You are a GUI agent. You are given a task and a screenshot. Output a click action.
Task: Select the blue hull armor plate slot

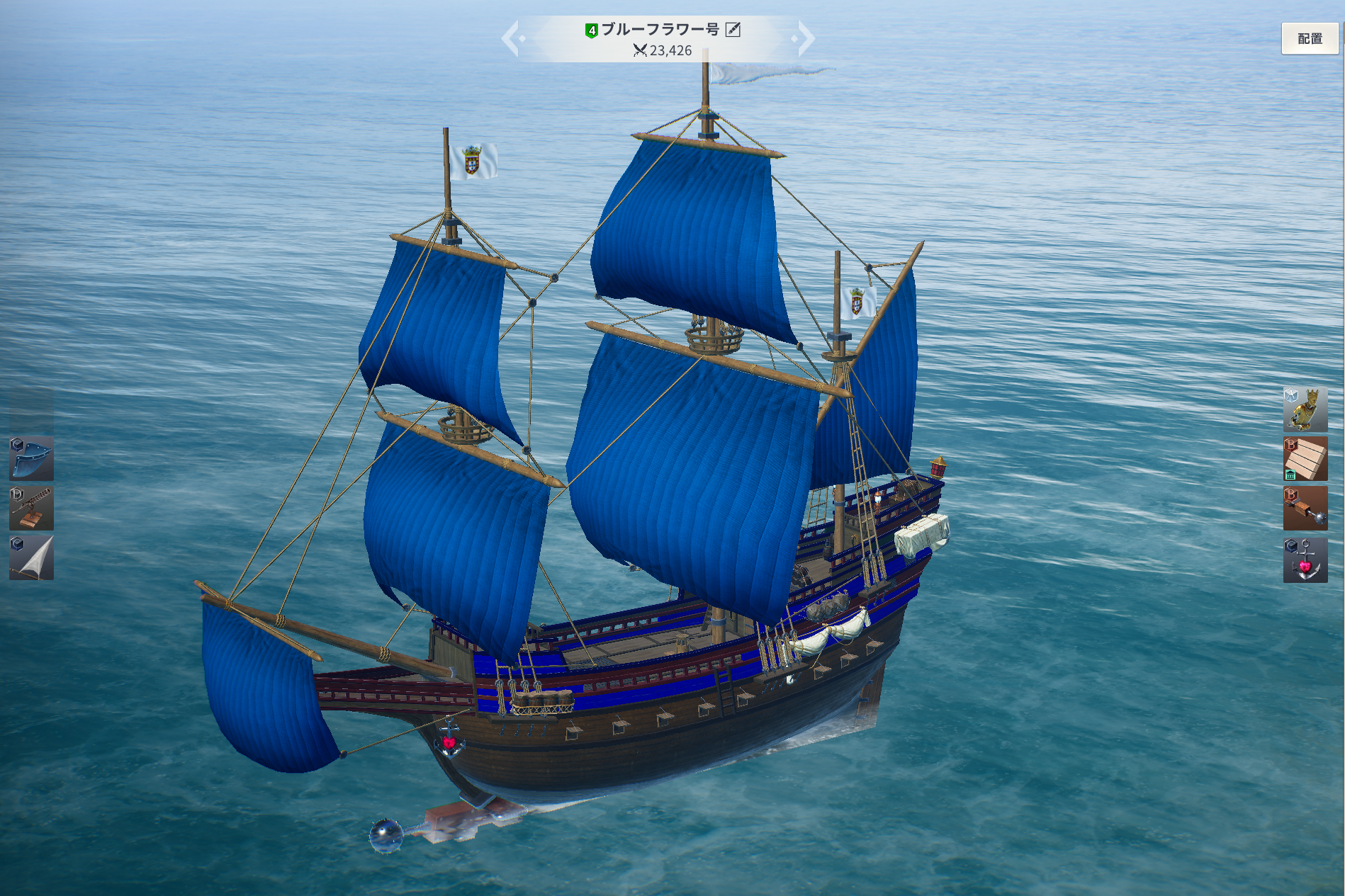click(x=31, y=458)
